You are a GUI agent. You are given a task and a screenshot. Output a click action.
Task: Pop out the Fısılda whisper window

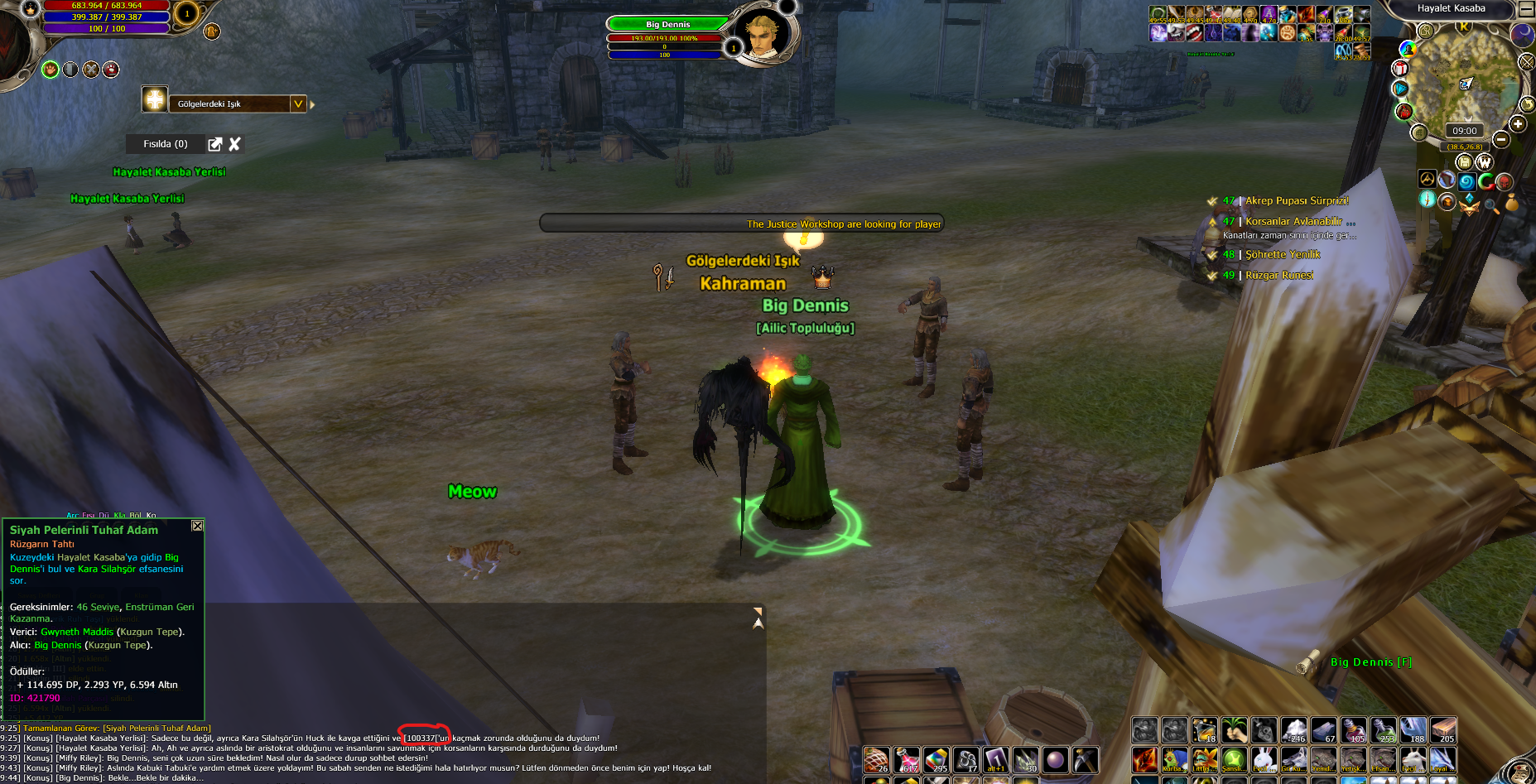pos(215,144)
